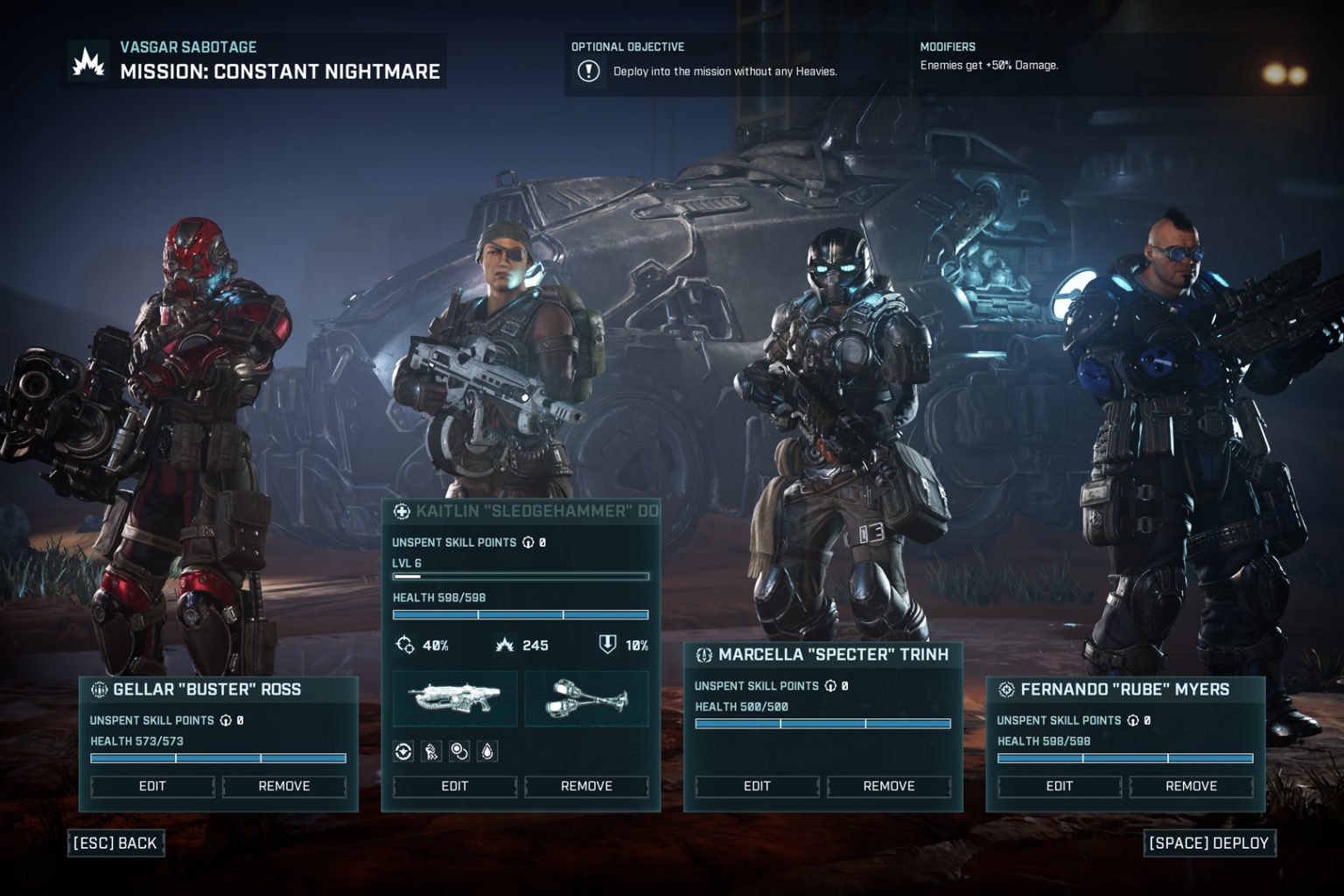Click the gear emblem beside Gellar's name
The image size is (1344, 896).
101,689
